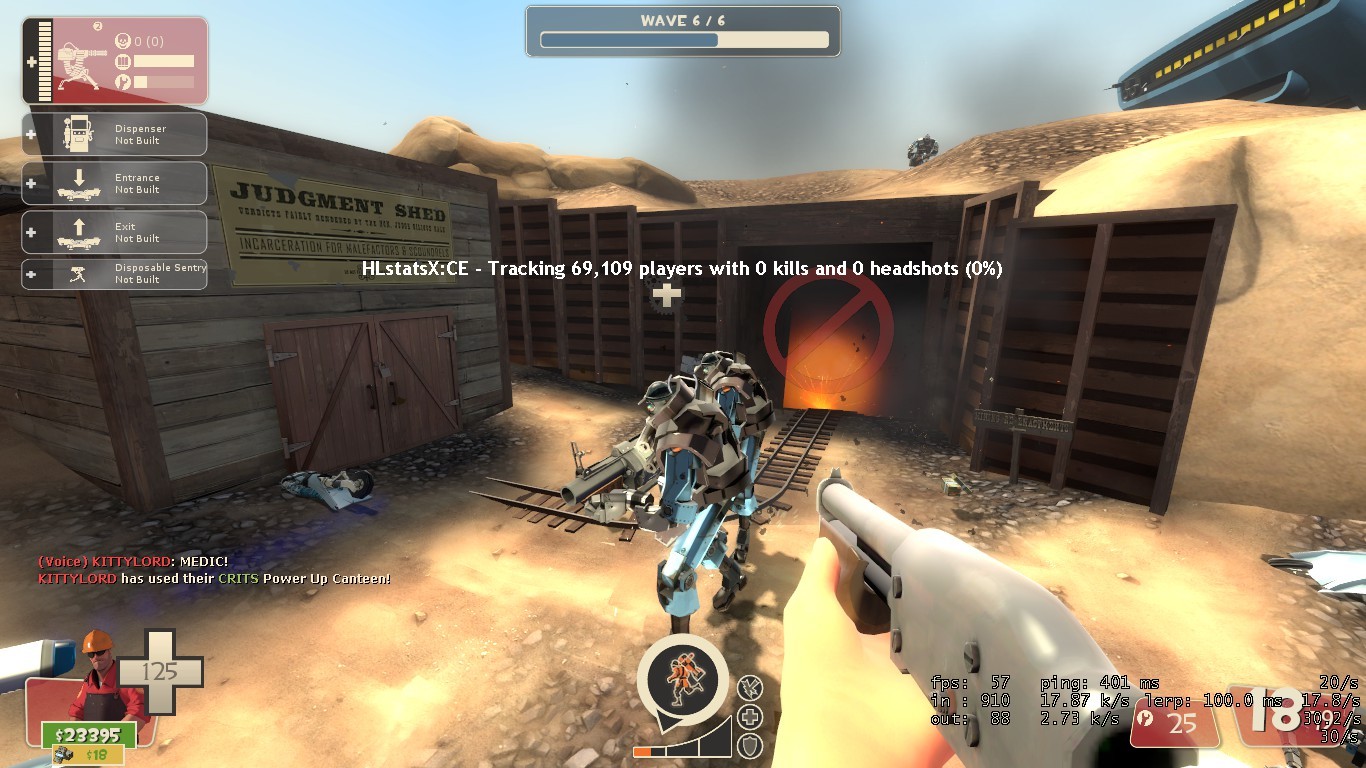Screen dimensions: 1366x768
Task: Expand the Dispenser panel with its plus sign
Action: tap(29, 135)
